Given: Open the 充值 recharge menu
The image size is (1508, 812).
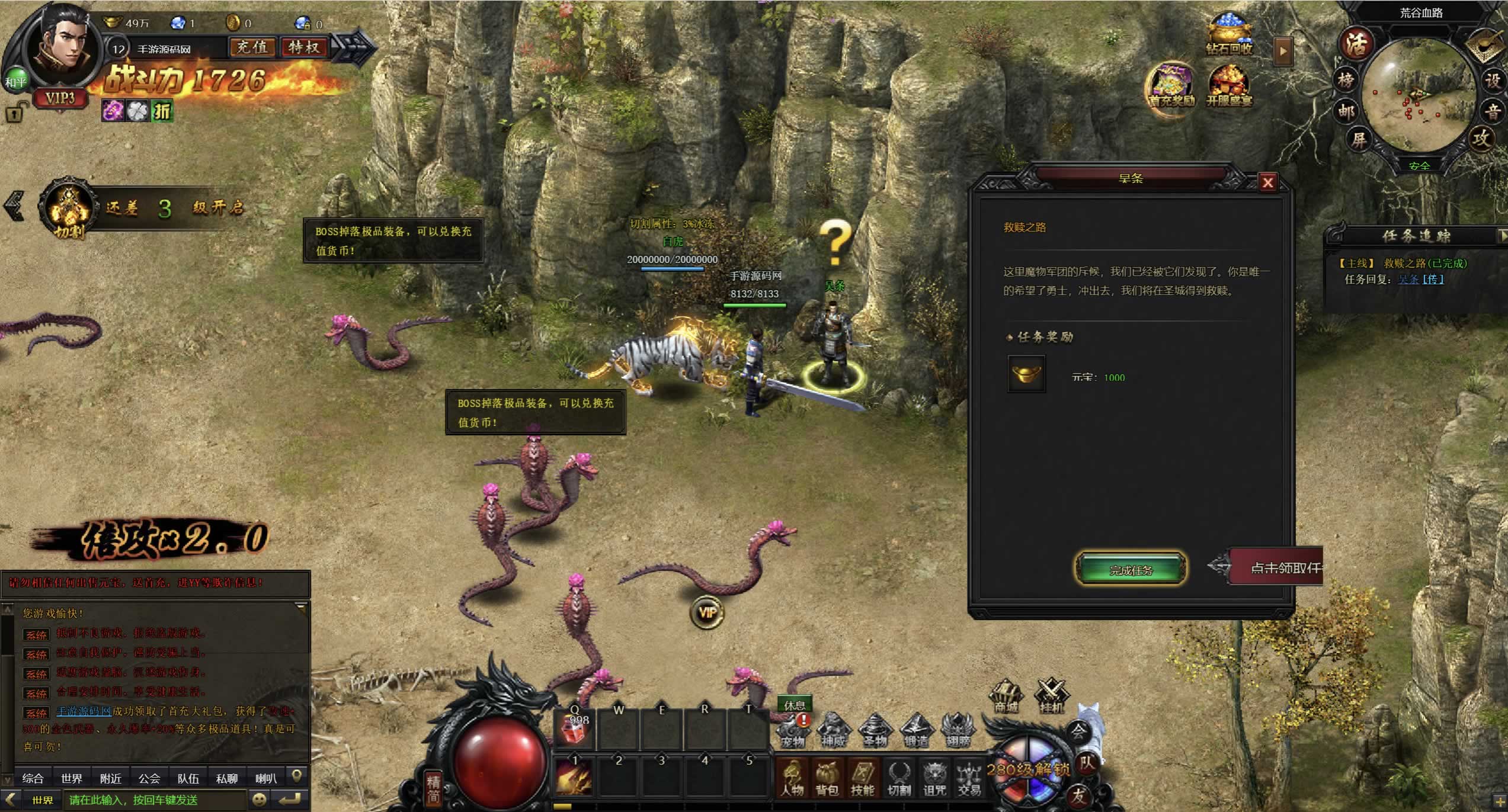Looking at the screenshot, I should [x=252, y=47].
